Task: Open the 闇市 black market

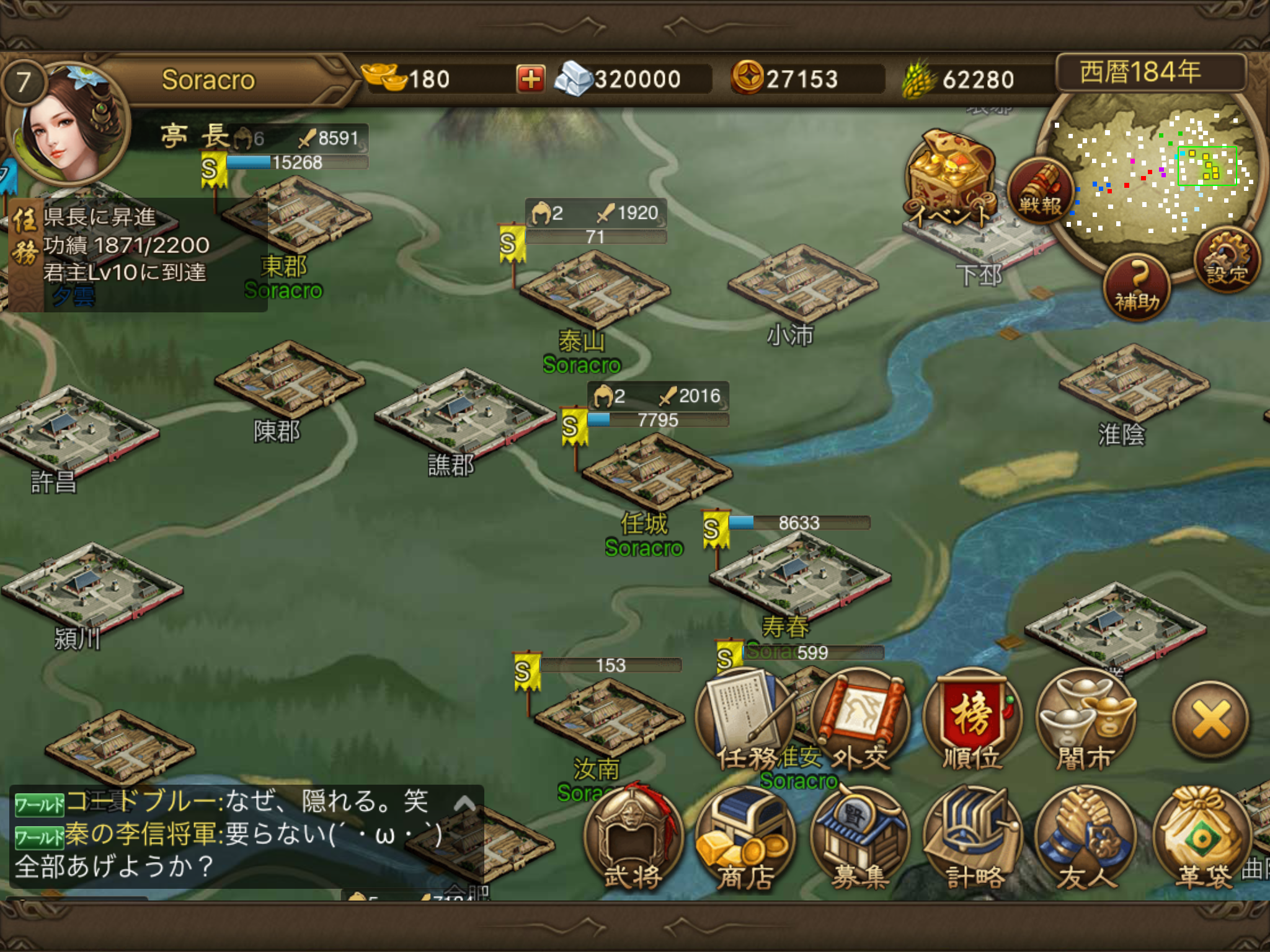Action: 1085,719
